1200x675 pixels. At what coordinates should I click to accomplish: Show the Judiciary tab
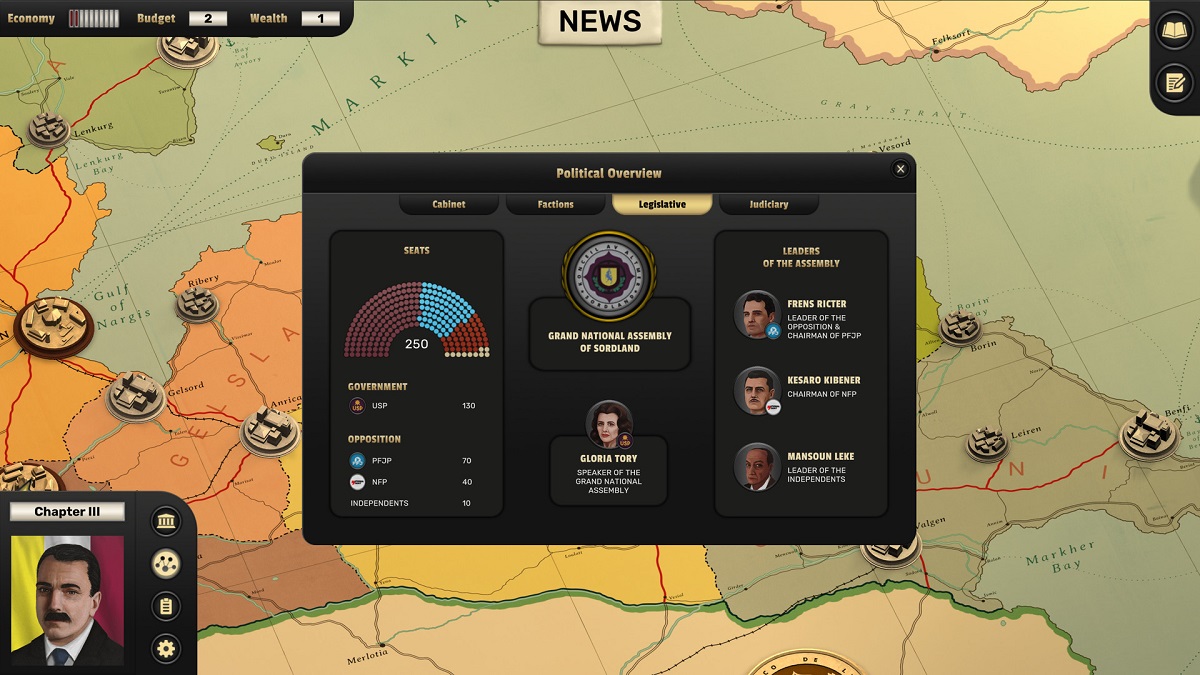click(768, 204)
